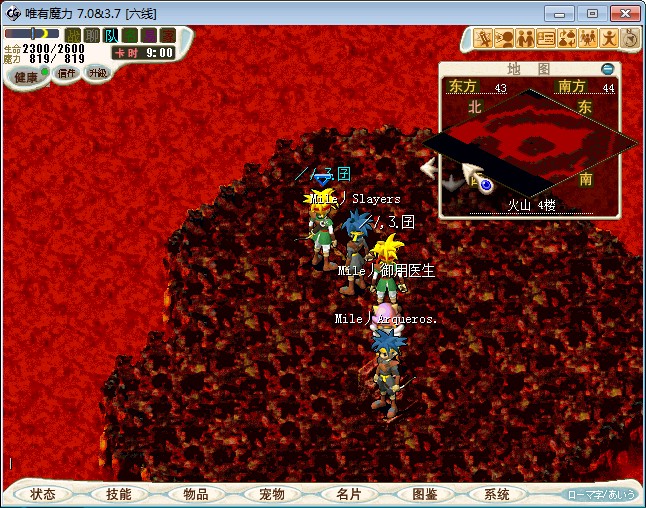Open the 宠物 pets menu
Viewport: 646px width, 508px height.
tap(271, 494)
